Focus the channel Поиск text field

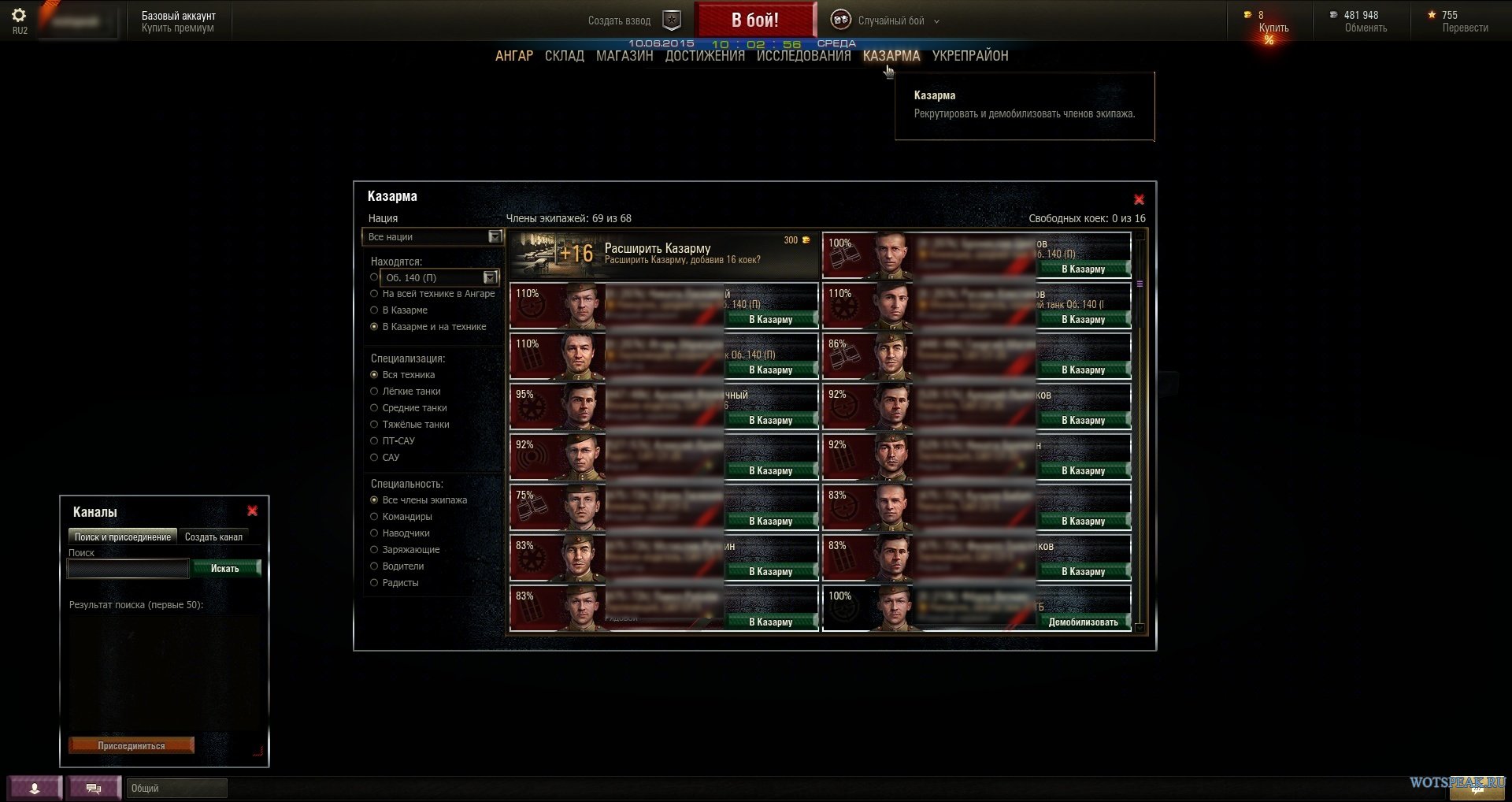[x=128, y=569]
